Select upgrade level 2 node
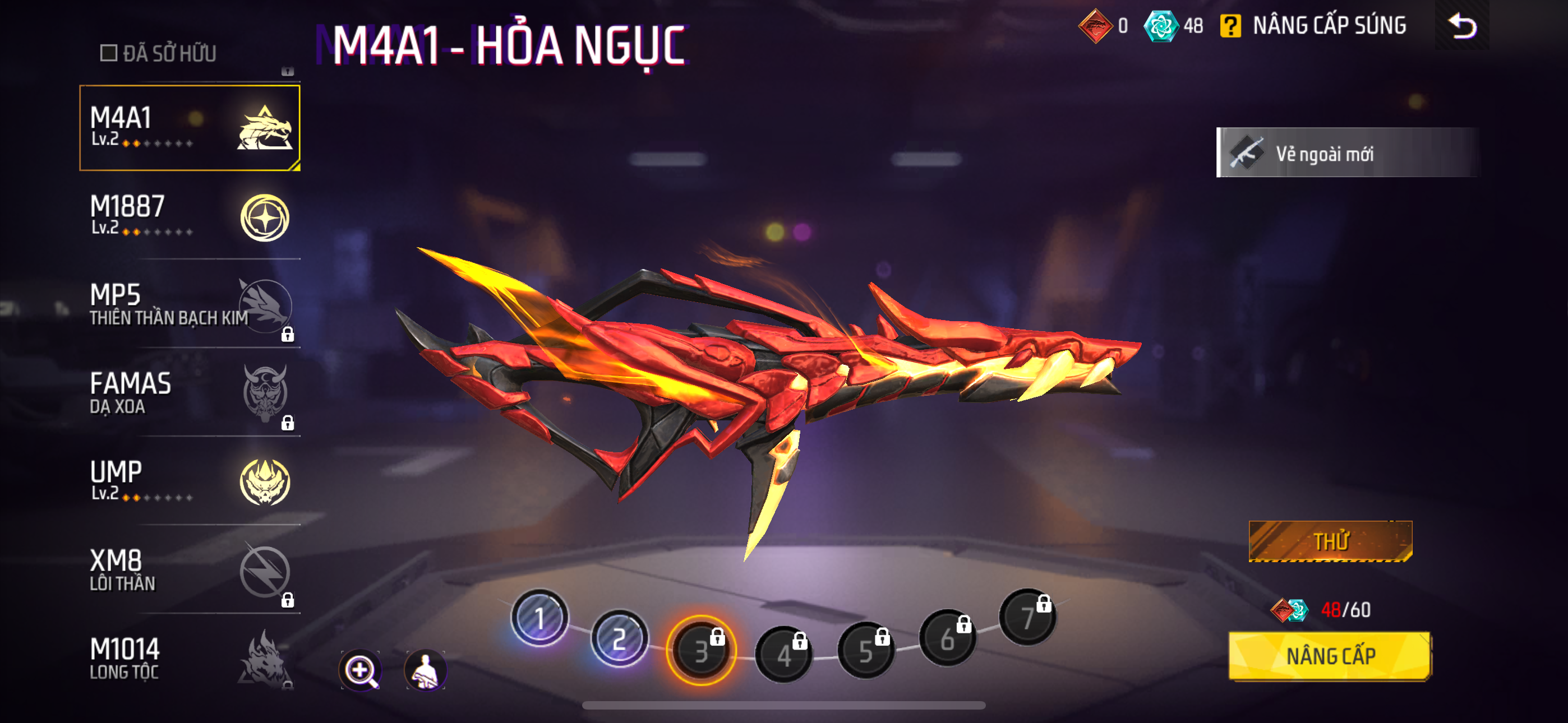 pyautogui.click(x=619, y=639)
